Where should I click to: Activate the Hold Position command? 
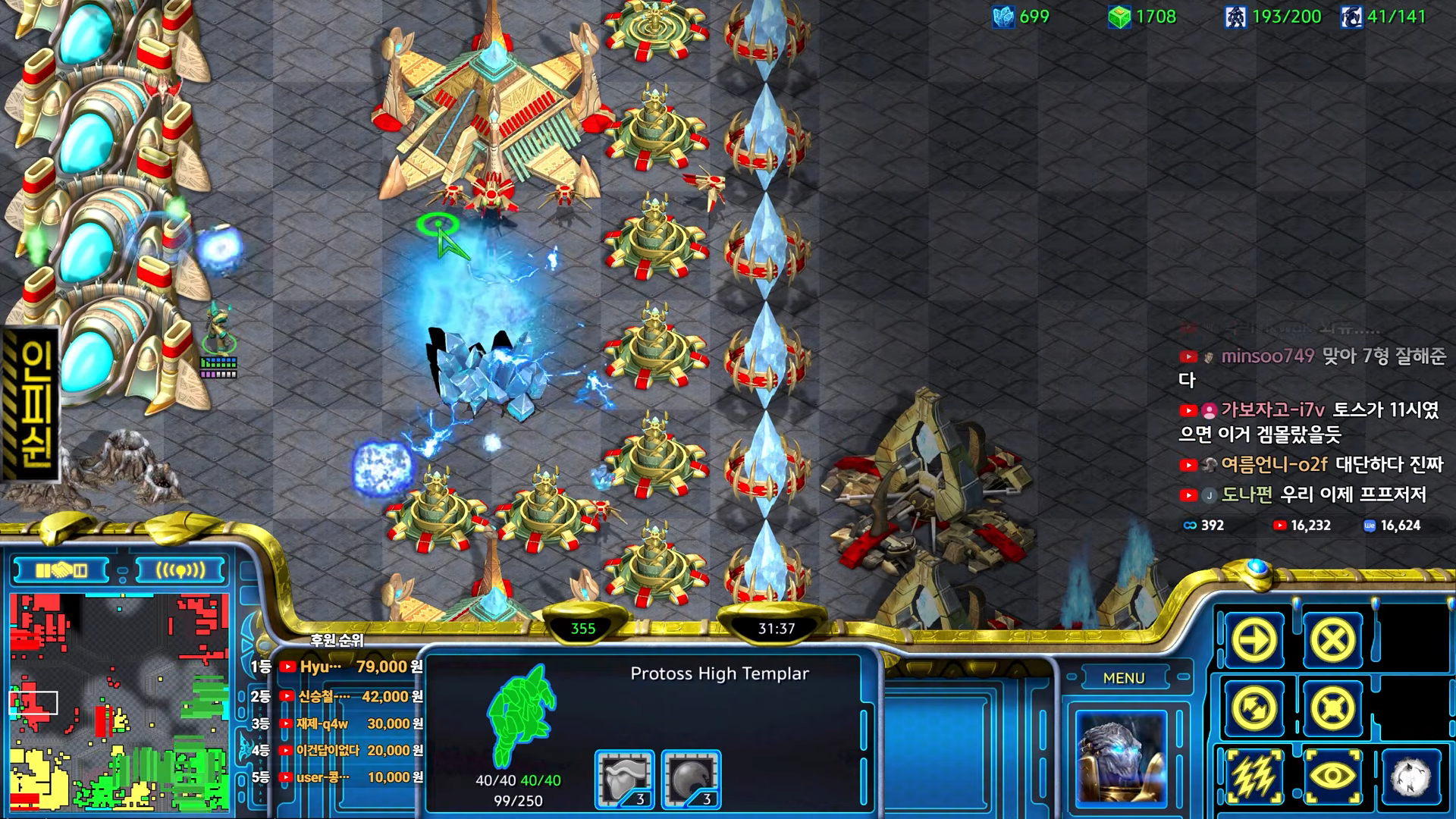tap(1332, 709)
